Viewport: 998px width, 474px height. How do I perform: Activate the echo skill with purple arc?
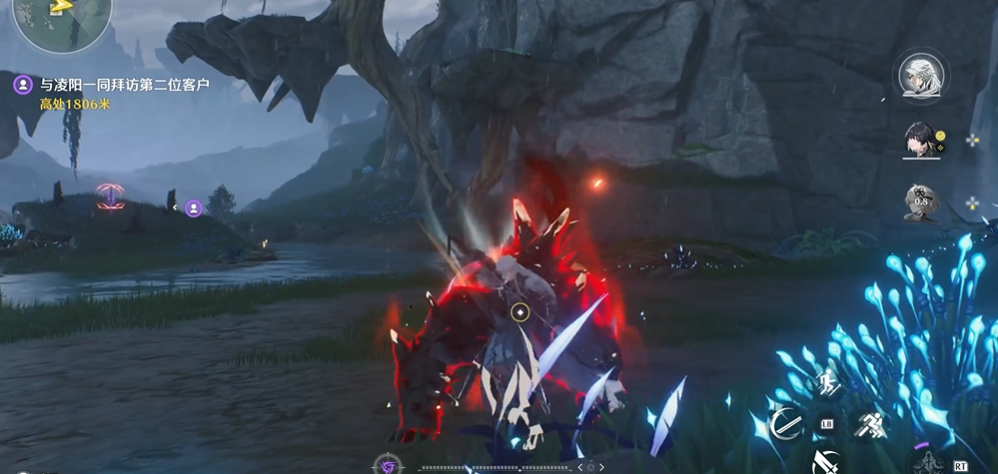[x=930, y=460]
